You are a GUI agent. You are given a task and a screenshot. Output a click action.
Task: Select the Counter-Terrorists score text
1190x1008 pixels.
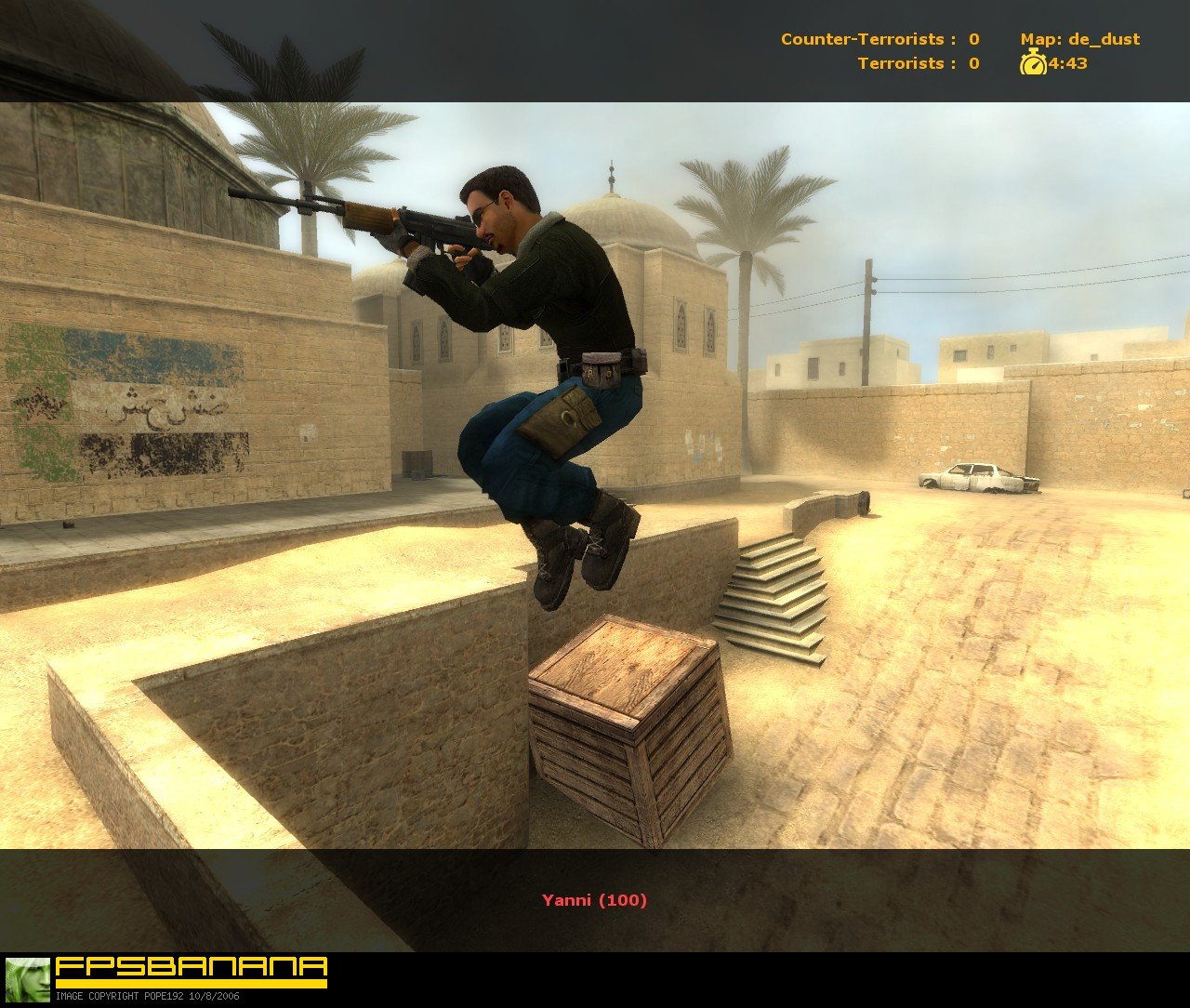click(877, 40)
